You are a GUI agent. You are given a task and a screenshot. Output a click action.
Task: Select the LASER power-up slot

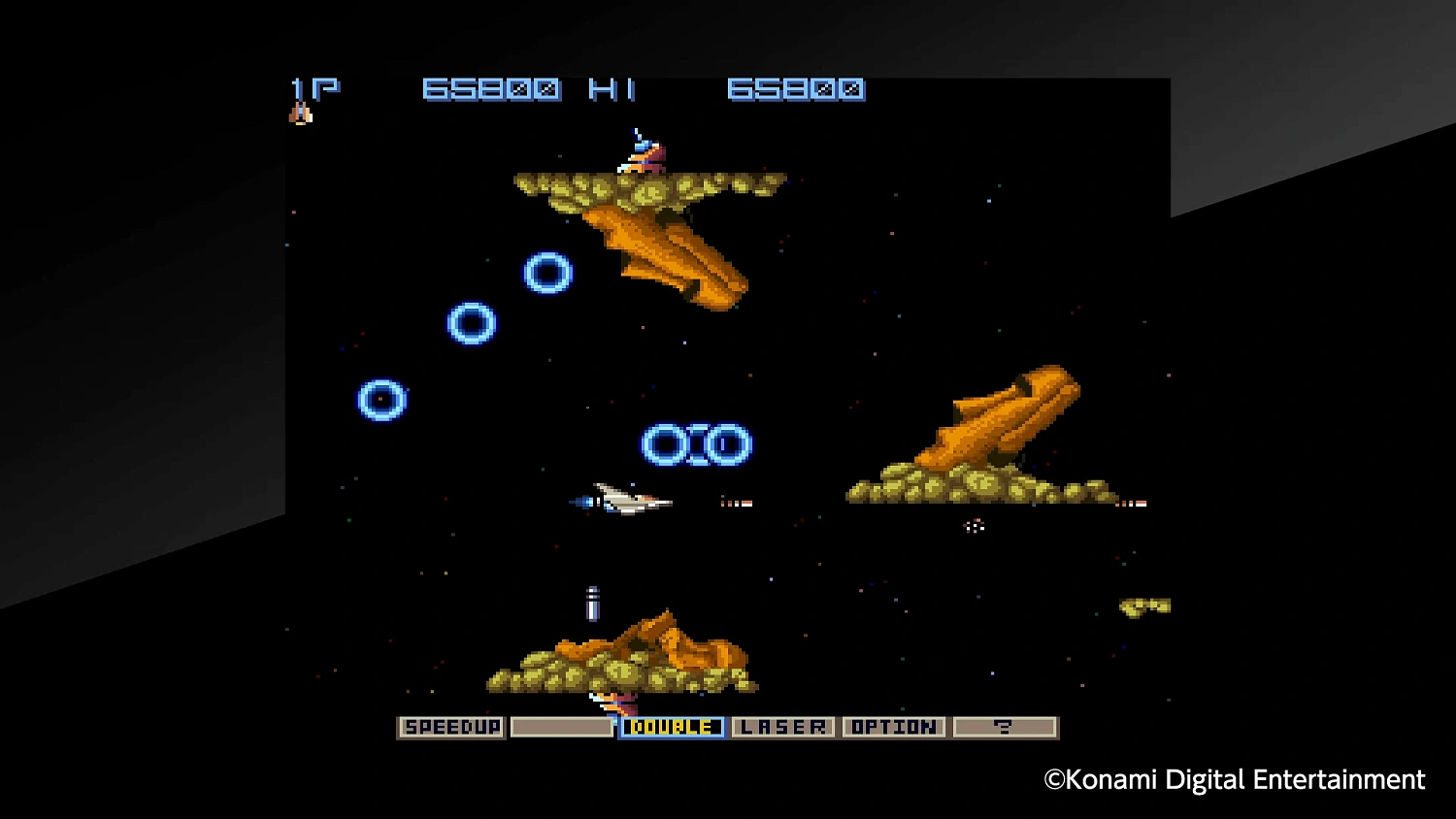(x=784, y=727)
